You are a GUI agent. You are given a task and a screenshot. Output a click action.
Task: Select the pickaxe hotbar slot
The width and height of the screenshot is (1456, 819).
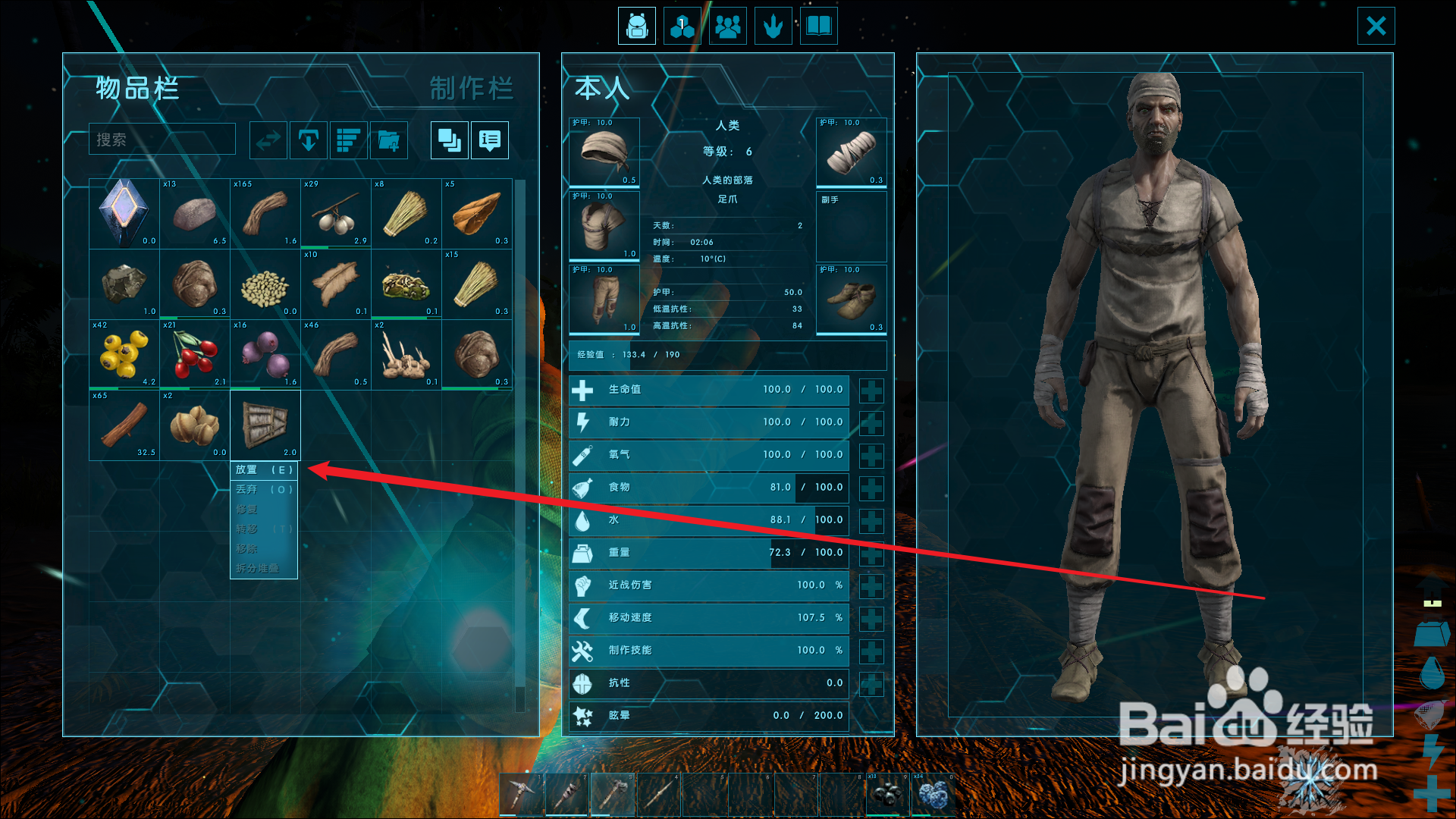522,795
